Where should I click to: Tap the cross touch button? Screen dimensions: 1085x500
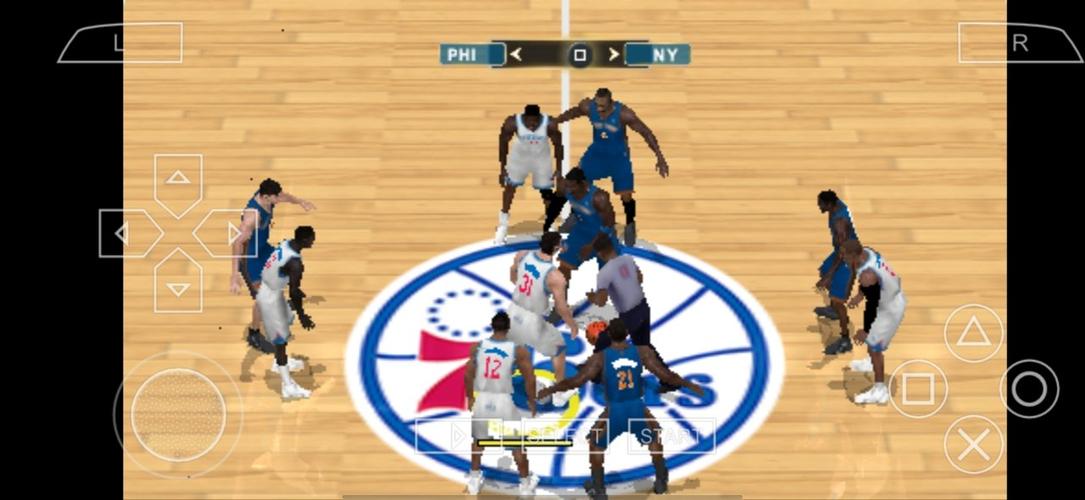pyautogui.click(x=973, y=444)
